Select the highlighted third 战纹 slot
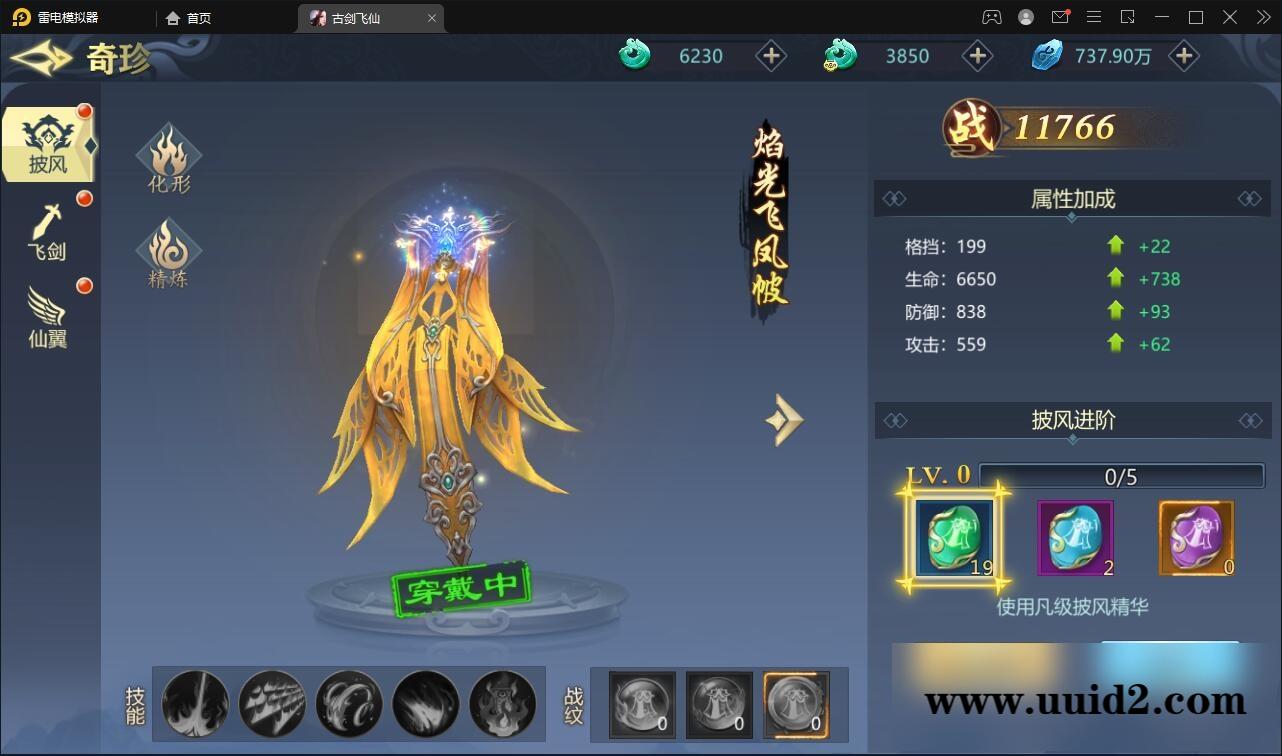 point(795,704)
